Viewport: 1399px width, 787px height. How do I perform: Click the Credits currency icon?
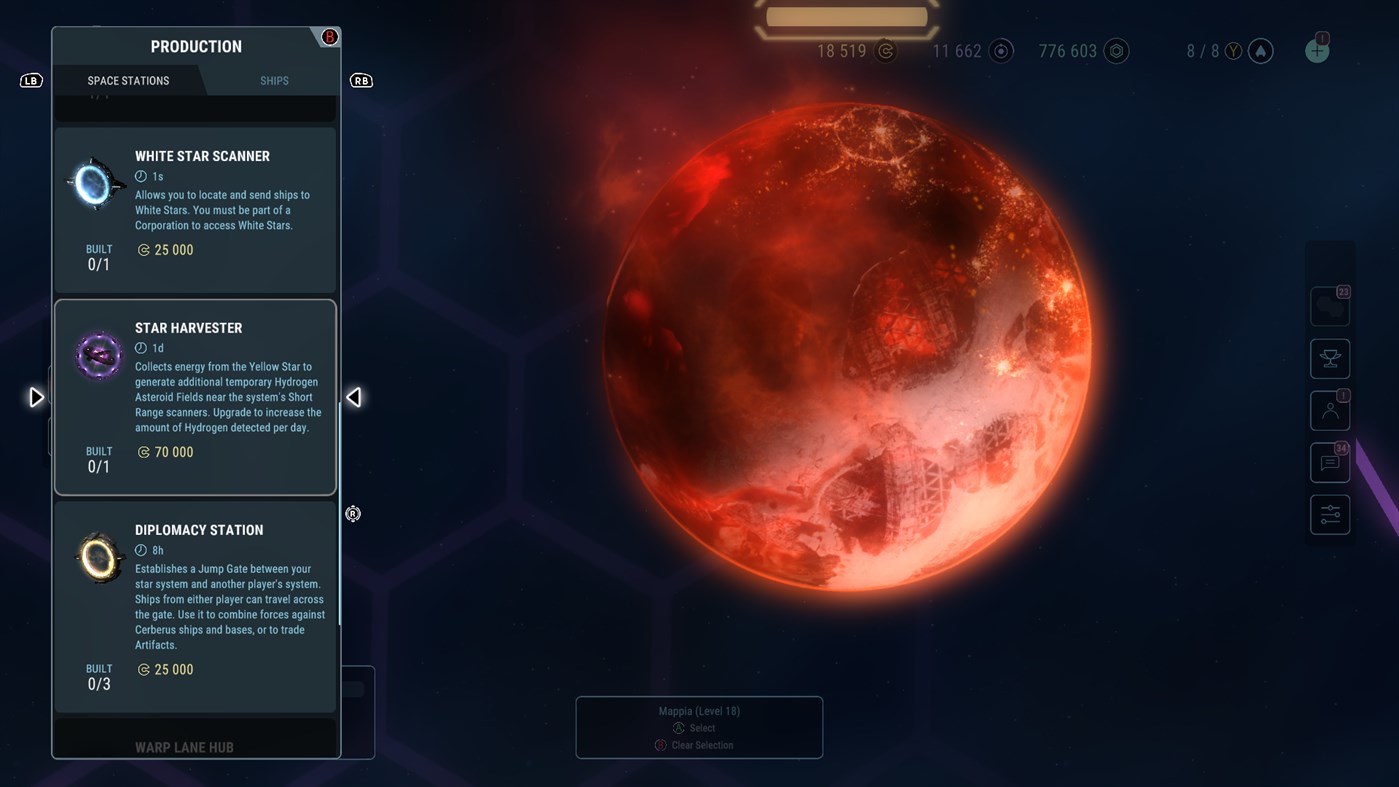884,51
